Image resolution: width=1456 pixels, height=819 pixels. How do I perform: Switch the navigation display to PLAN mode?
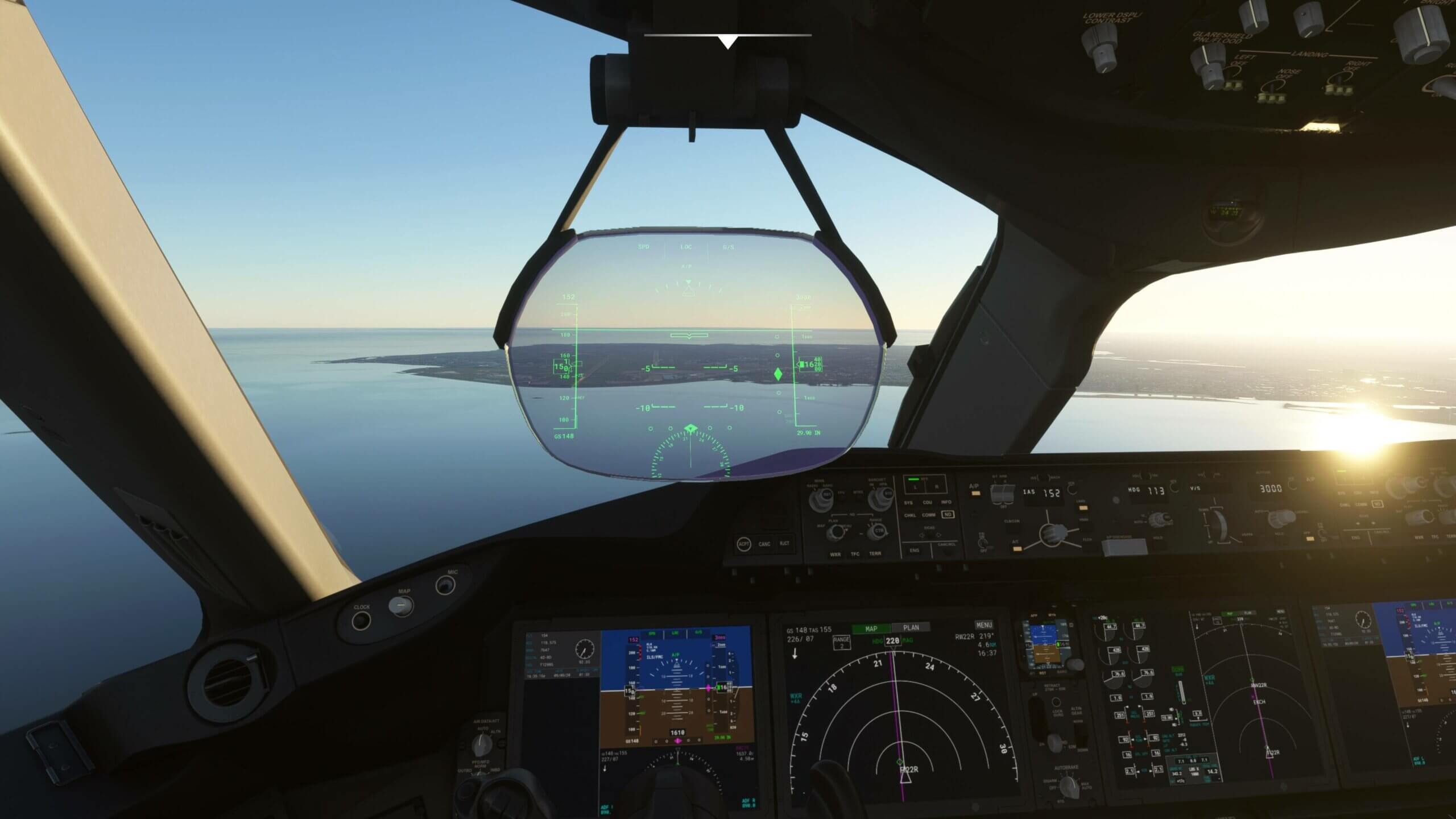pos(911,628)
